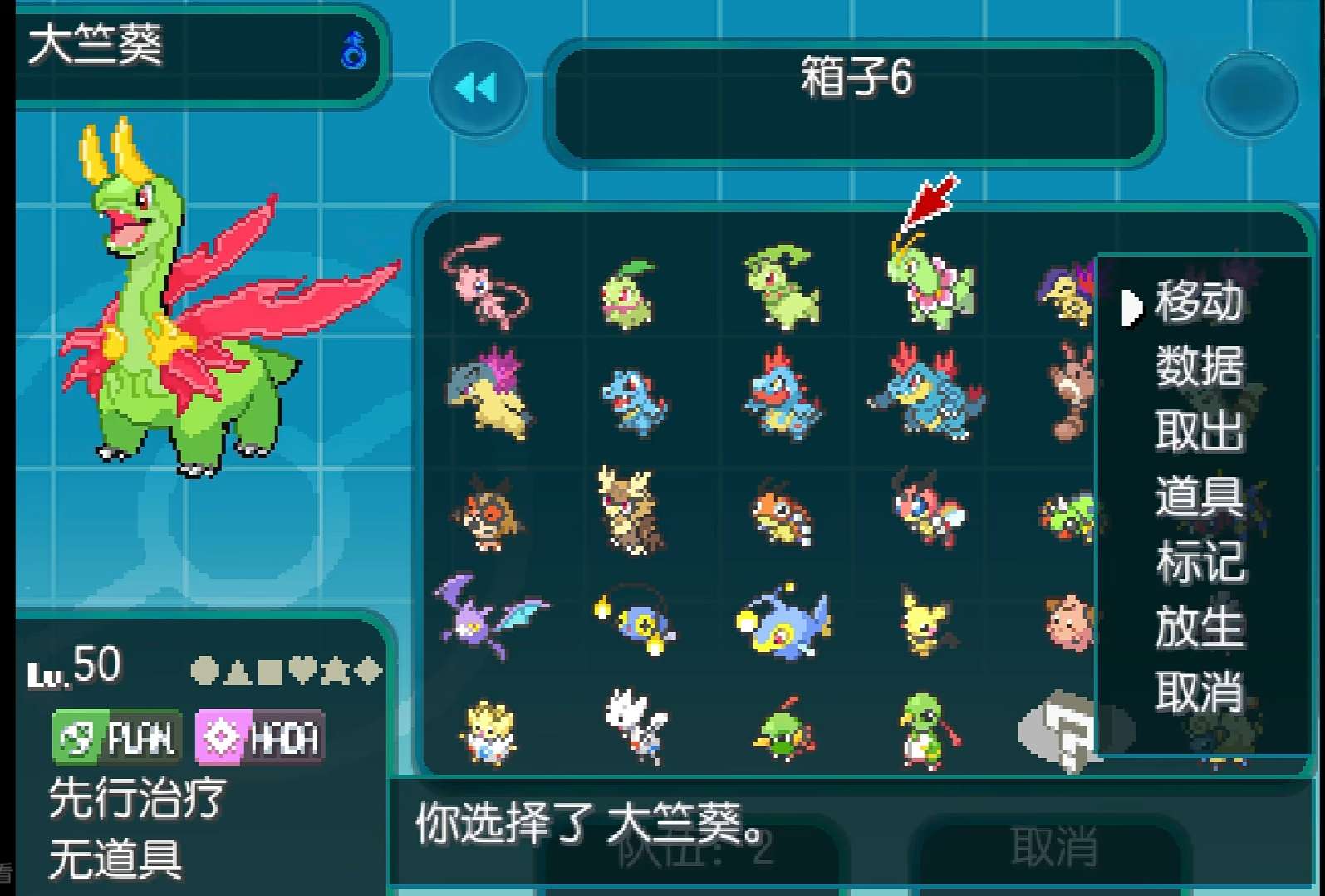Click the pink HADA fairy-type badge
Screen dimensions: 1325x896
click(x=258, y=736)
